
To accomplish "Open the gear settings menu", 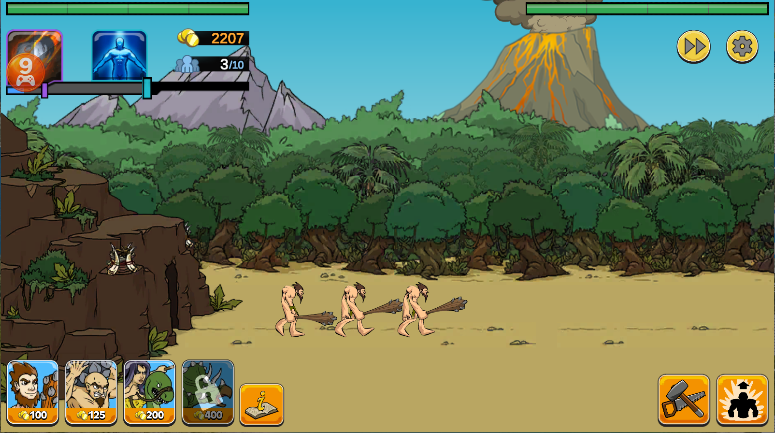I will tap(741, 46).
